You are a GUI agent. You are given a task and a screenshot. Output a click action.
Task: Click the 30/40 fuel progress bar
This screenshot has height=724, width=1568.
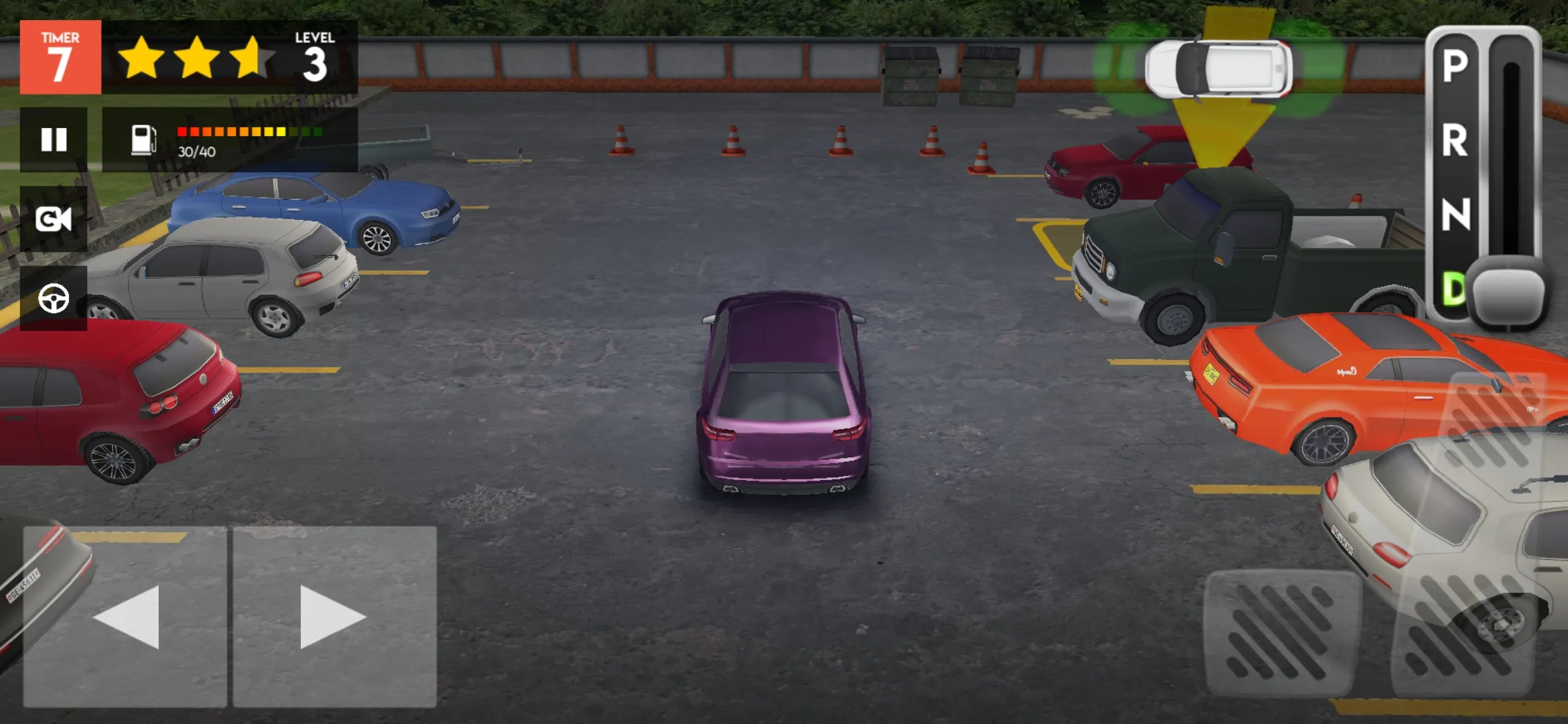(250, 133)
